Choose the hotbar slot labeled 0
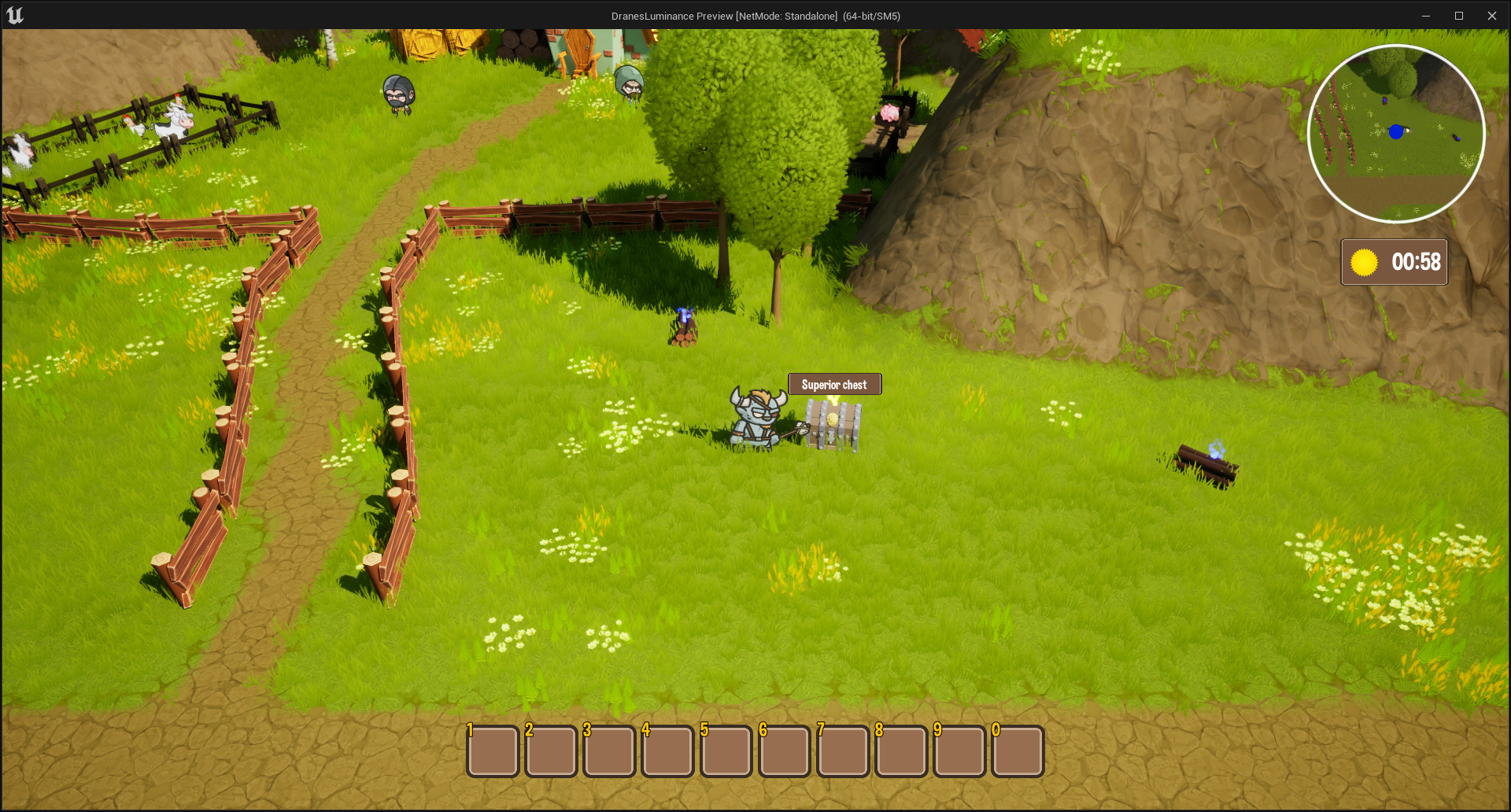 coord(1018,751)
